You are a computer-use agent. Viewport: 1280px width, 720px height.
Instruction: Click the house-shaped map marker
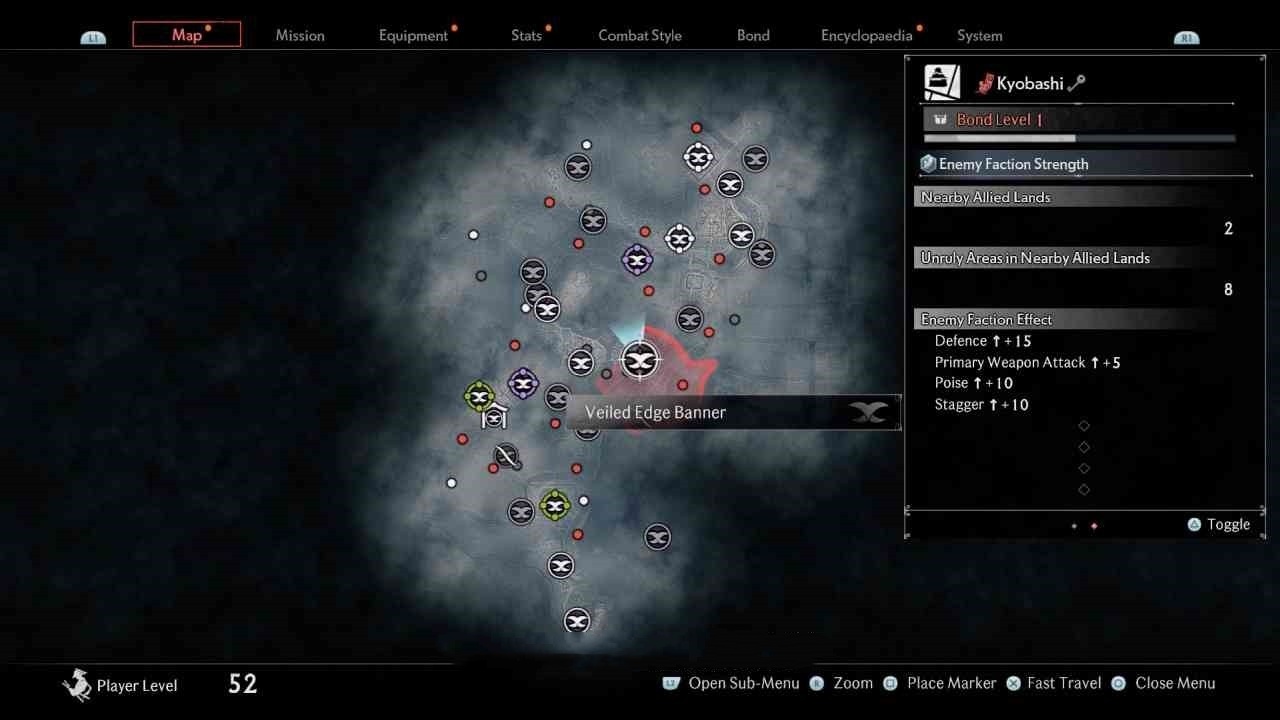[x=494, y=417]
